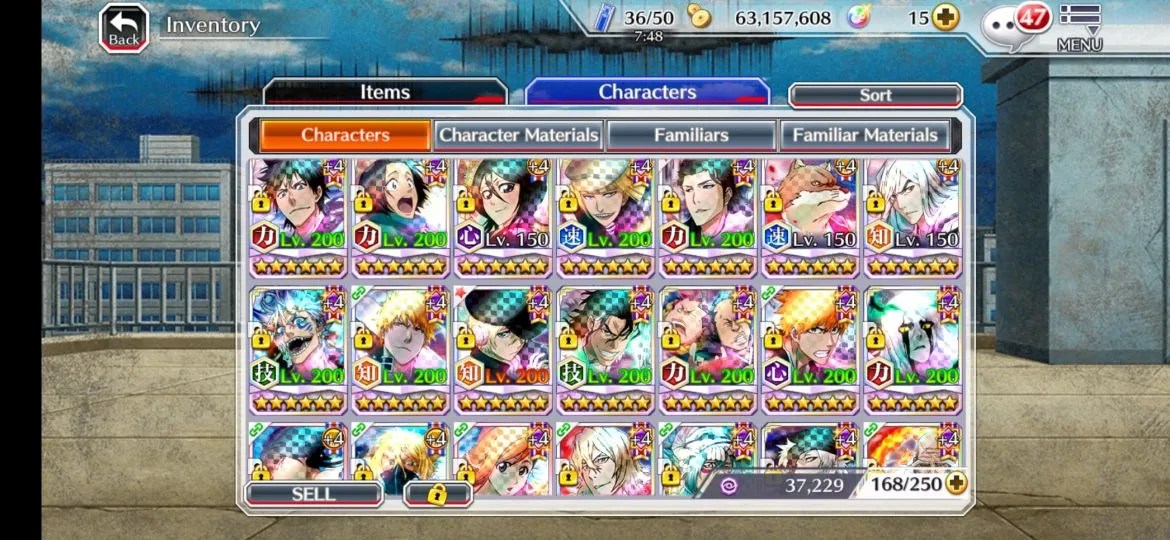Choose the orange Characters sub-tab
The height and width of the screenshot is (540, 1170).
tap(345, 135)
